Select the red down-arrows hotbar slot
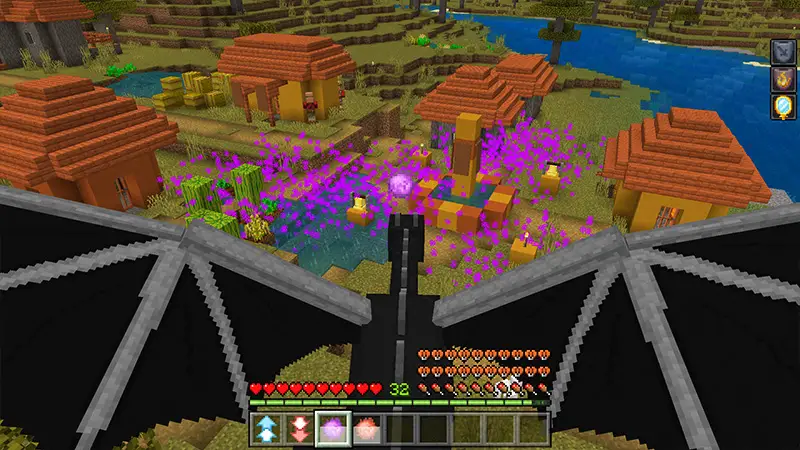Viewport: 800px width, 450px height. click(299, 429)
